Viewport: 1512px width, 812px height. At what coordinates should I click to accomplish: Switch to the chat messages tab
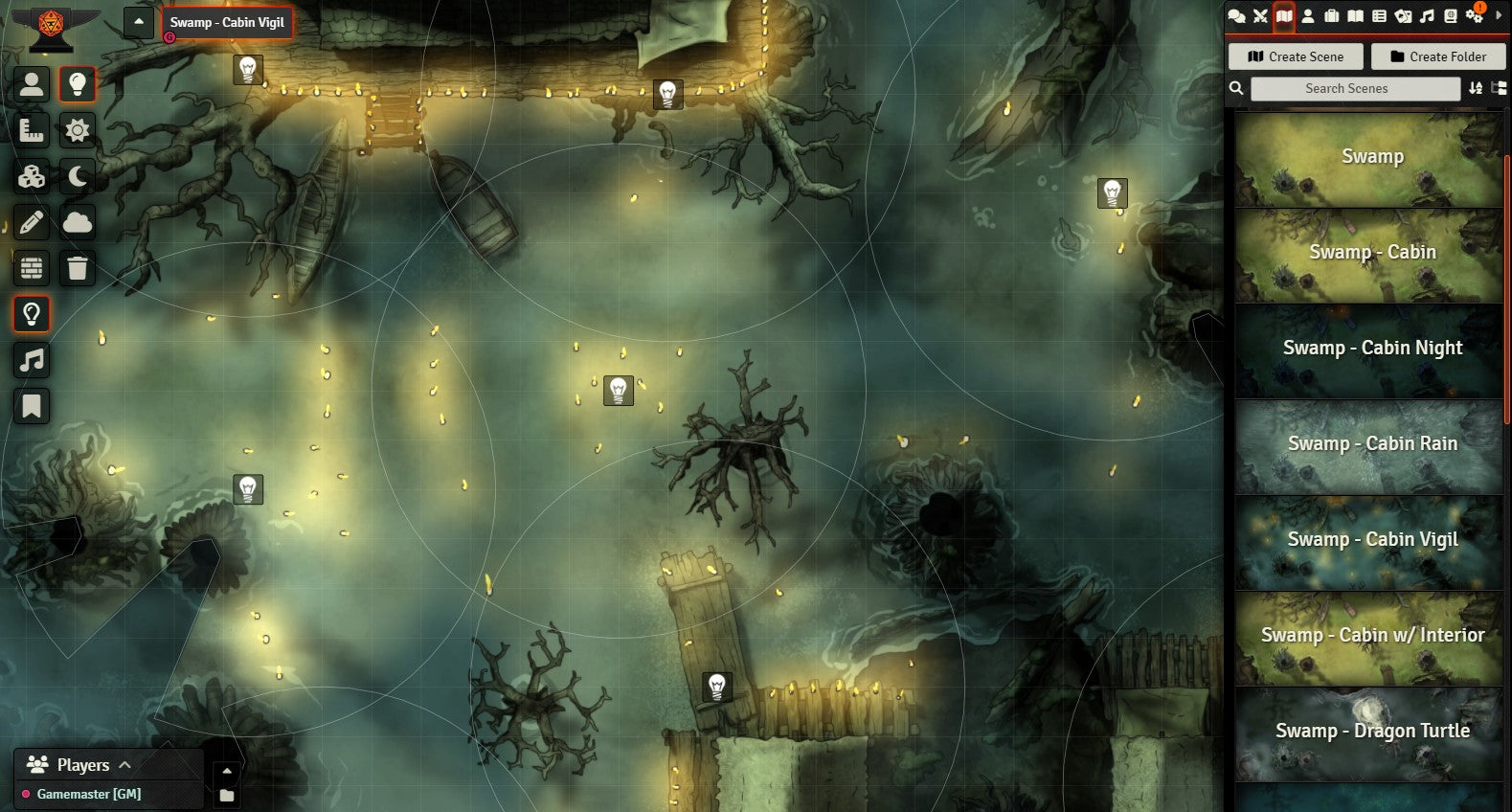(1236, 15)
